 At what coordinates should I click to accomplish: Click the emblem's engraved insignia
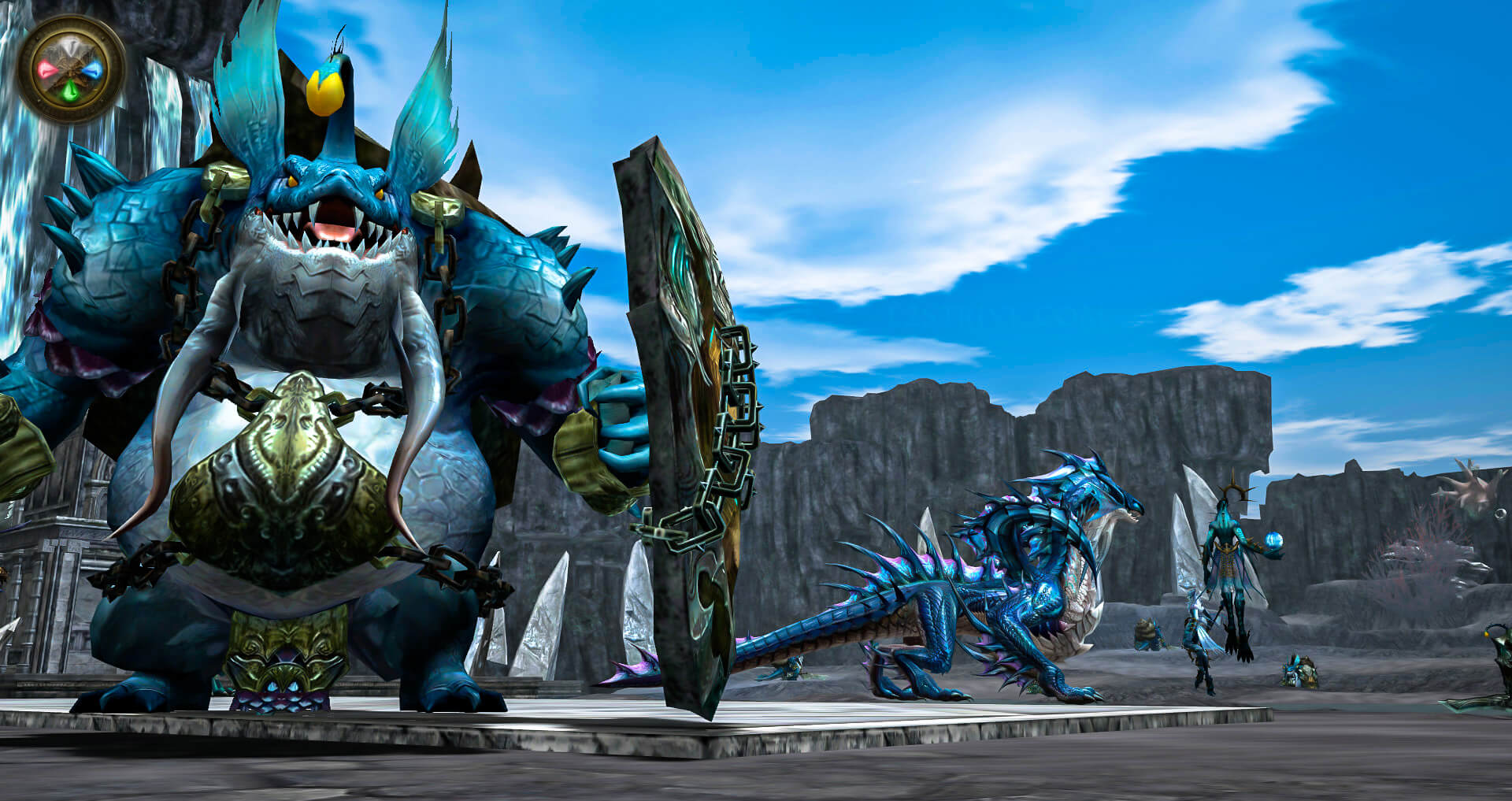tap(71, 71)
